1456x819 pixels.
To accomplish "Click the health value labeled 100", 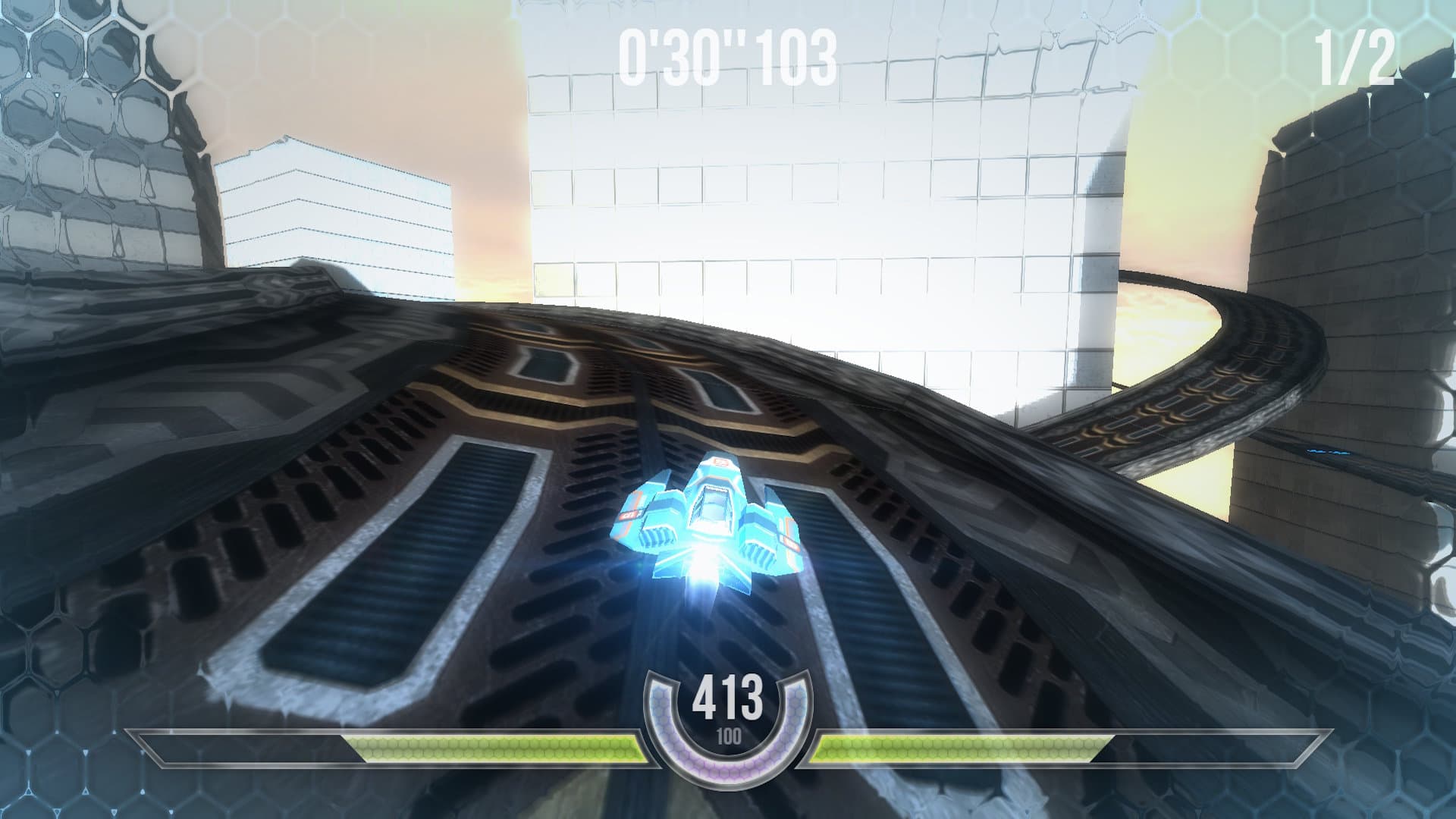I will (730, 736).
